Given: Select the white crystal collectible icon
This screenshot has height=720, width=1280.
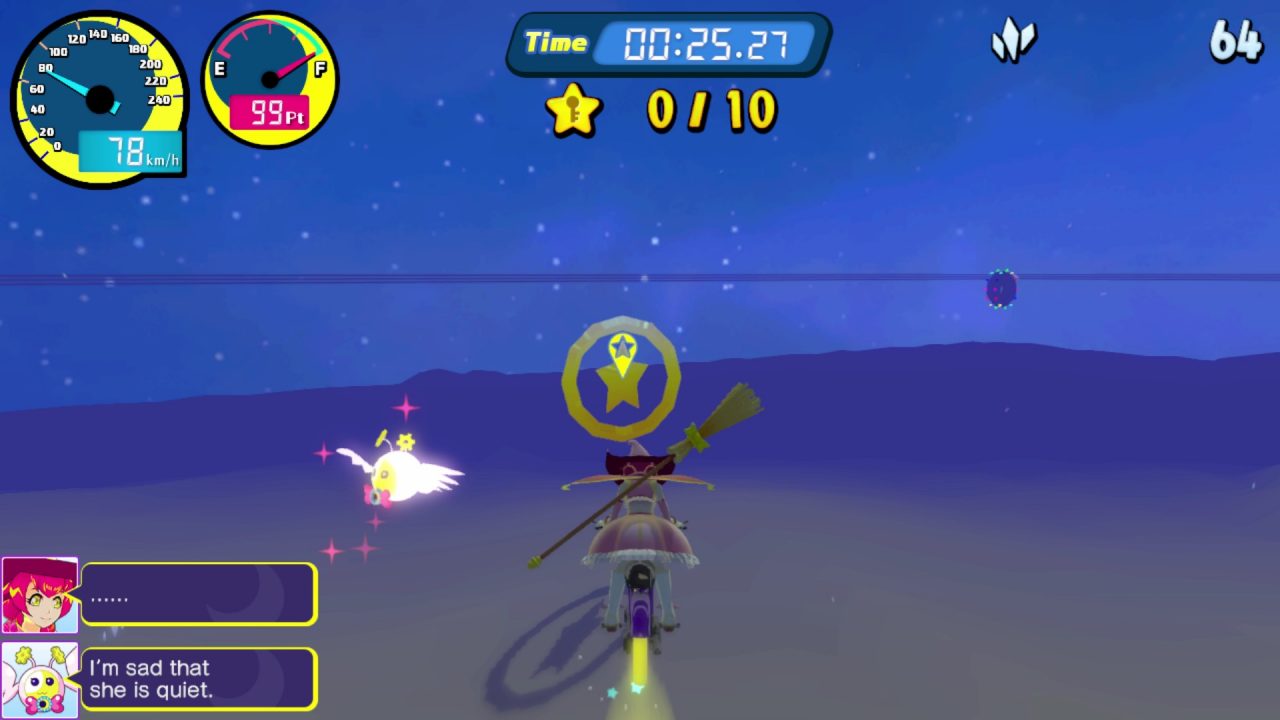Looking at the screenshot, I should coord(1013,42).
